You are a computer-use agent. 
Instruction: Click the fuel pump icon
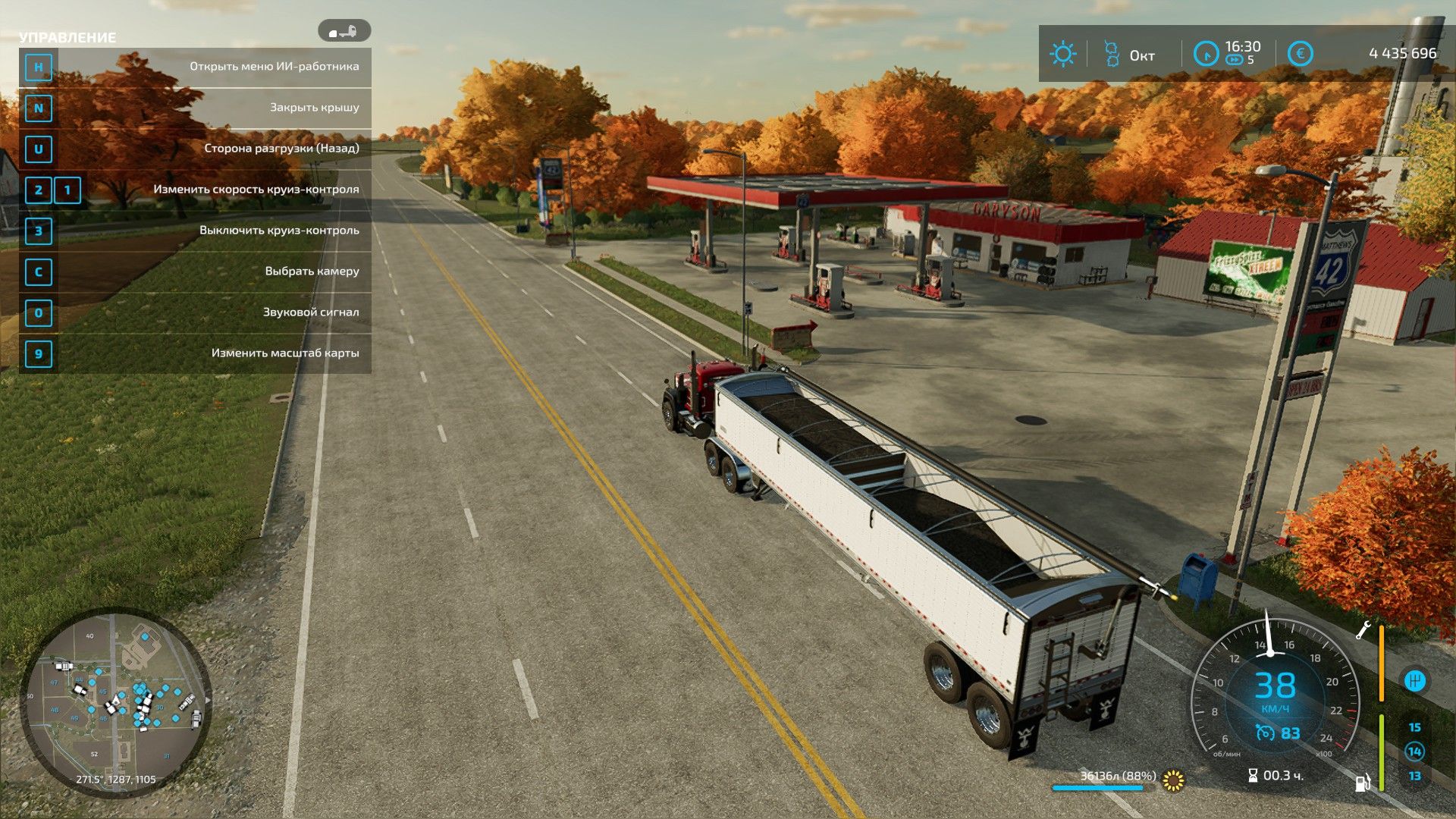coord(1363,782)
